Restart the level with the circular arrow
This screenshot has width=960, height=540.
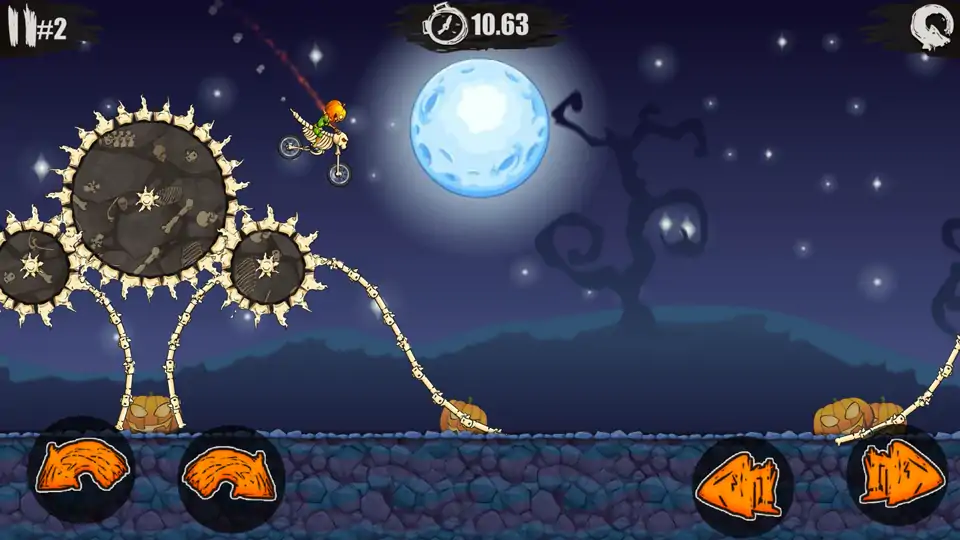pyautogui.click(x=929, y=24)
